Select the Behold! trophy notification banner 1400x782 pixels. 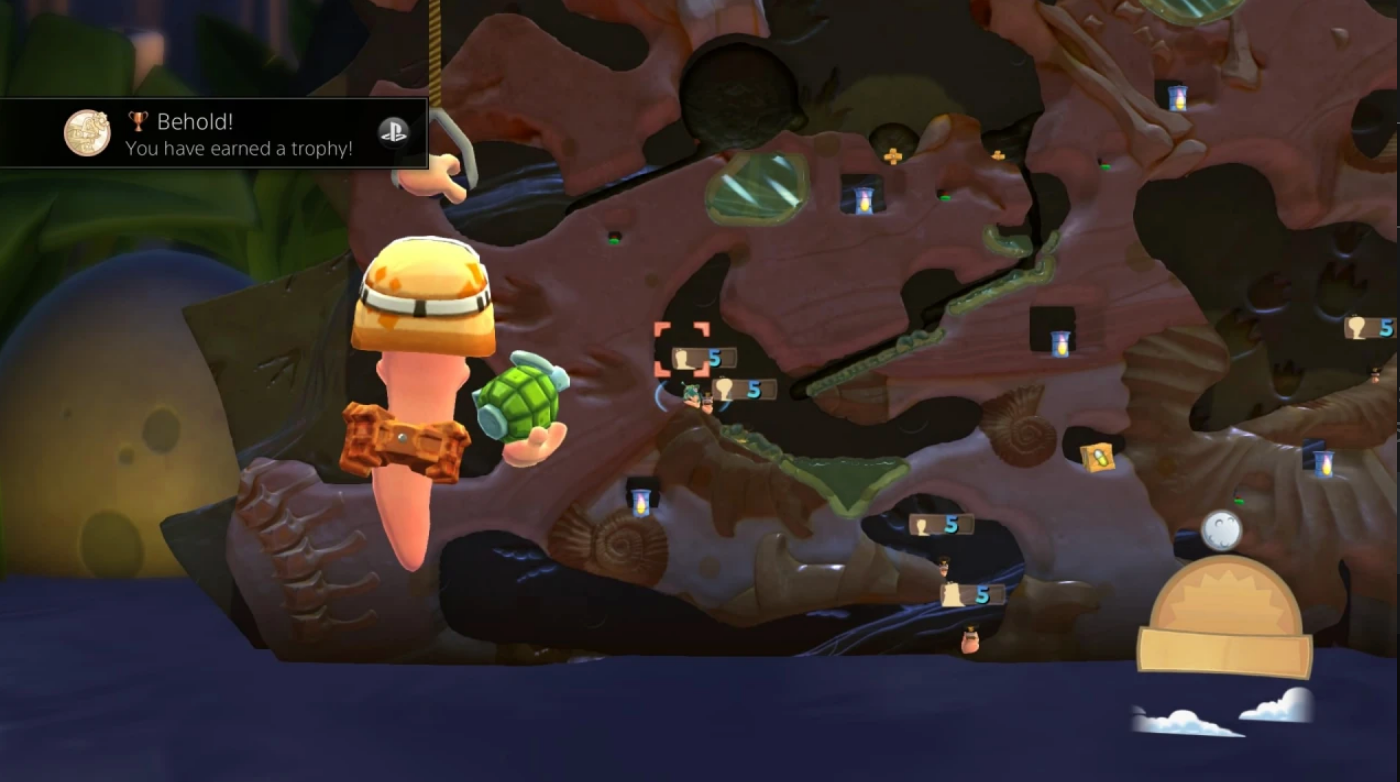tap(215, 135)
